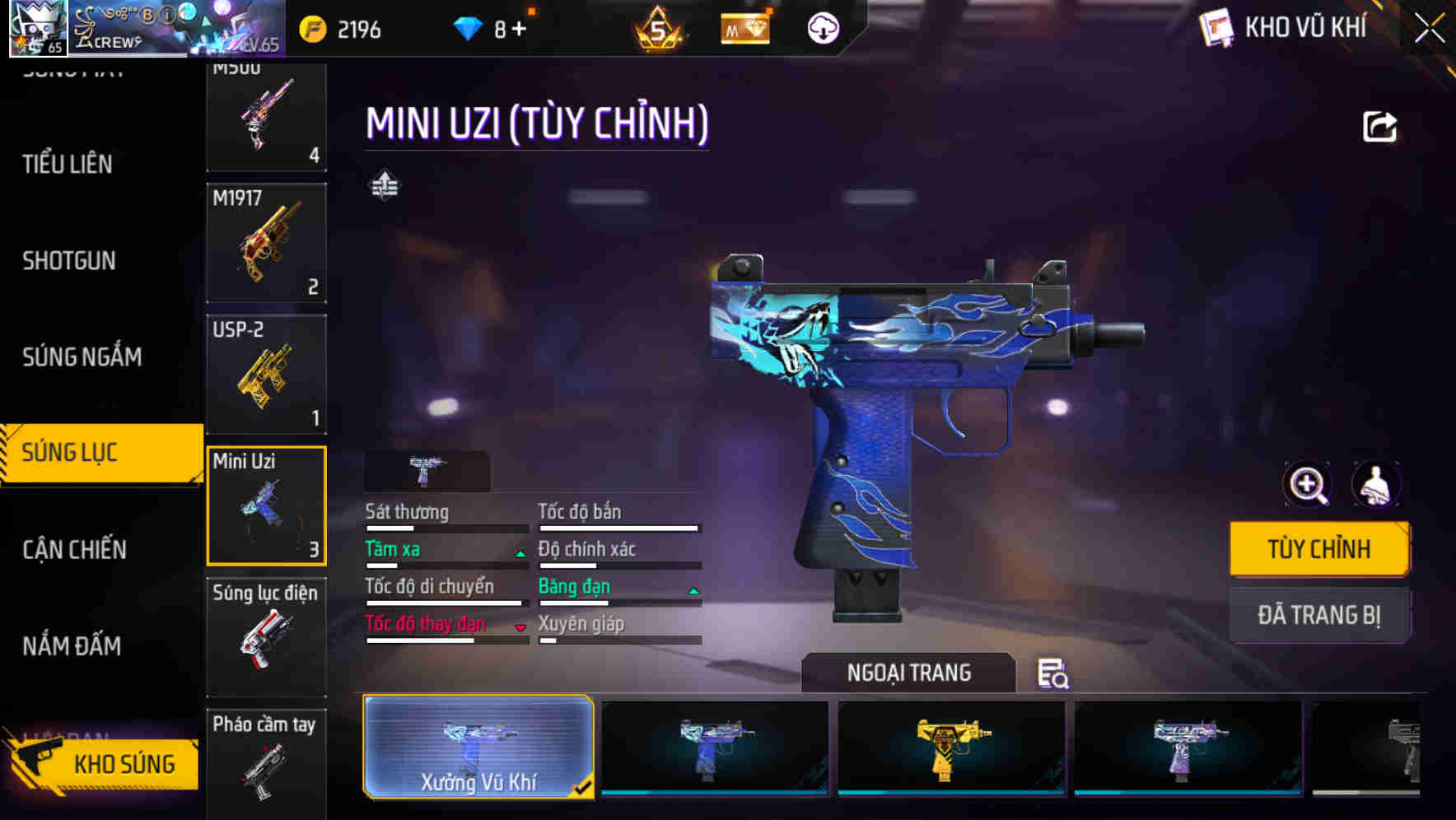The height and width of the screenshot is (820, 1456).
Task: Switch to the Shotgun category
Action: click(x=69, y=261)
